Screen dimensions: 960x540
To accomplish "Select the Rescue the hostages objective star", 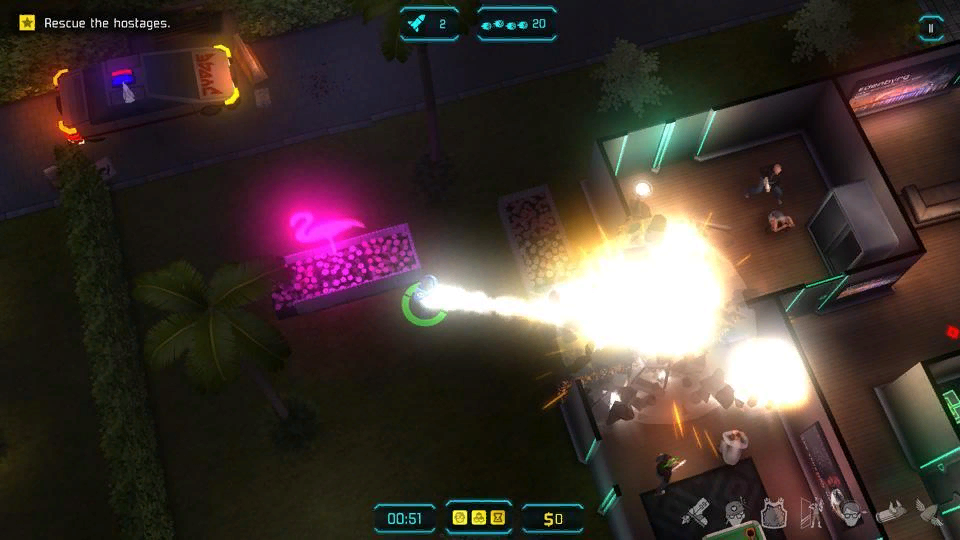I will pos(27,22).
